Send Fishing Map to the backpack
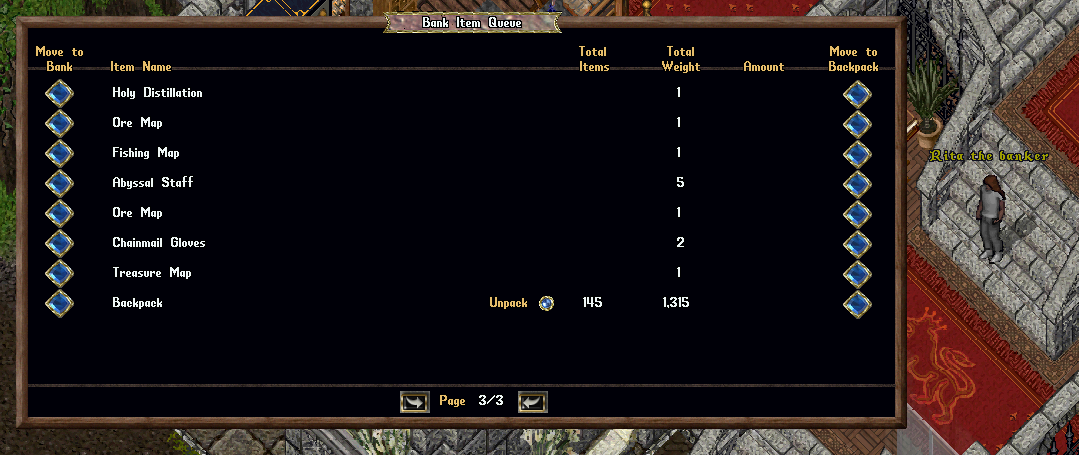 (857, 154)
